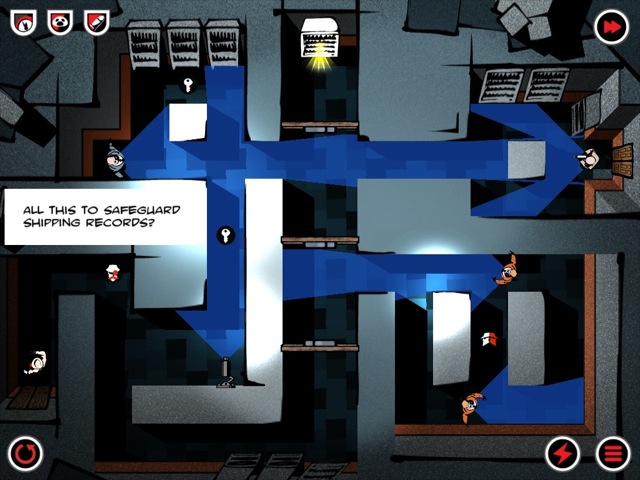This screenshot has height=480, width=640.
Task: Select the bullet shield badge
Action: coord(96,21)
